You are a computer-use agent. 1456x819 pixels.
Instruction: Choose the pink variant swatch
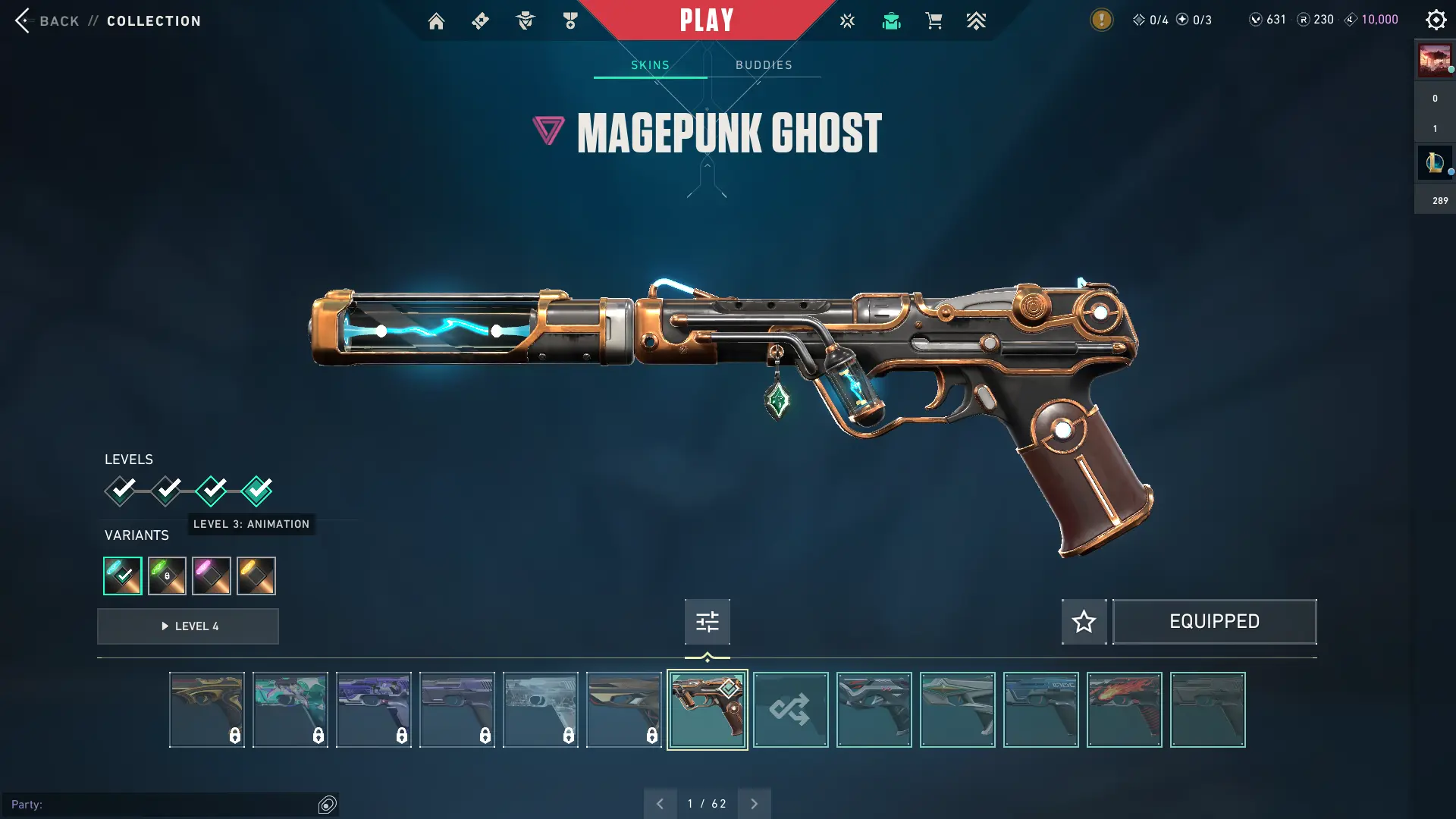pos(212,576)
